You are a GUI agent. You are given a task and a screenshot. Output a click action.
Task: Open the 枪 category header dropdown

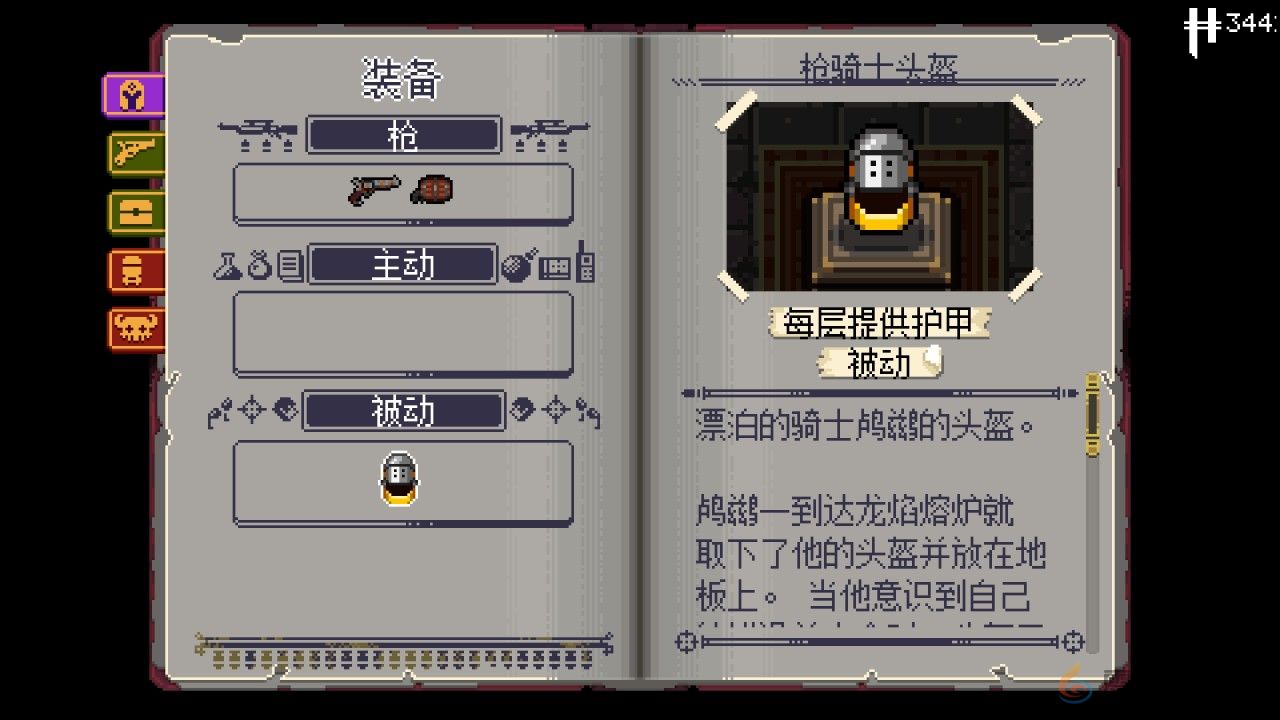[401, 135]
